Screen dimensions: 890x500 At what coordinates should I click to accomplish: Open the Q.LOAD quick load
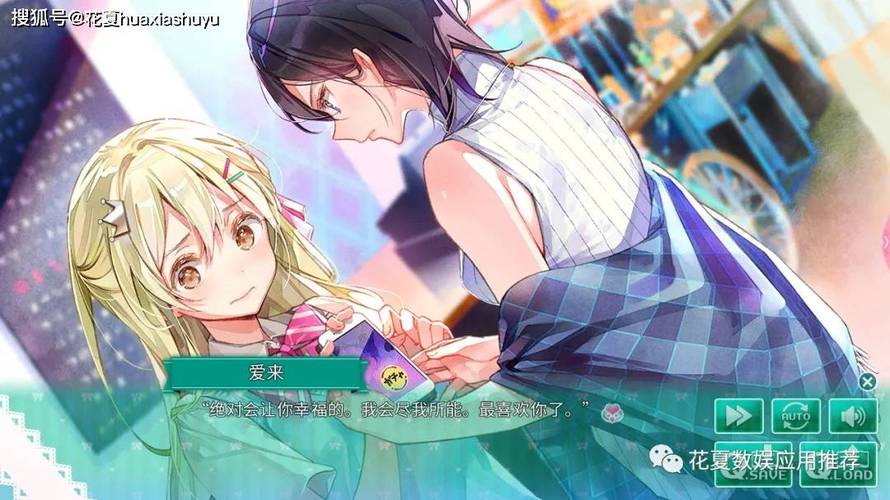(x=838, y=470)
